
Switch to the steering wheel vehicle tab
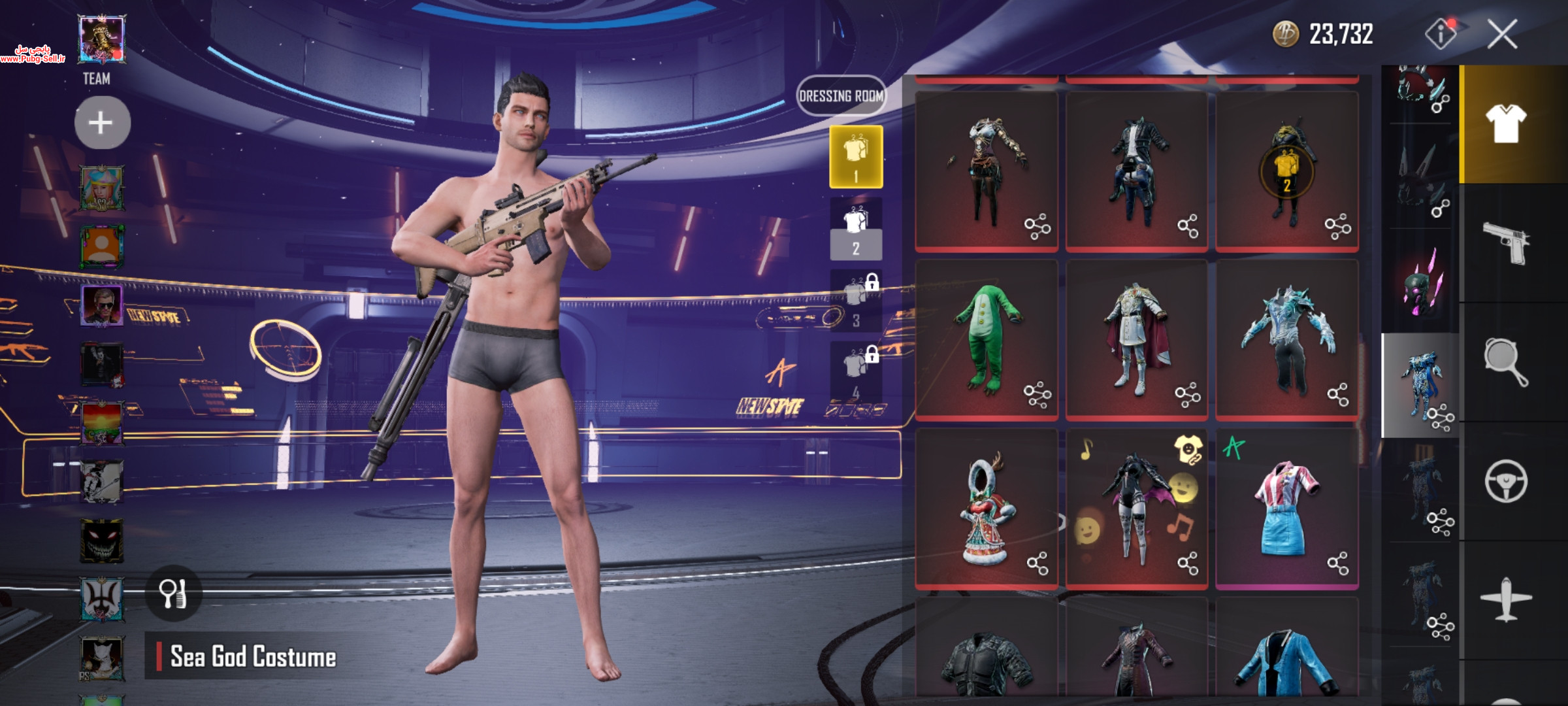1506,482
